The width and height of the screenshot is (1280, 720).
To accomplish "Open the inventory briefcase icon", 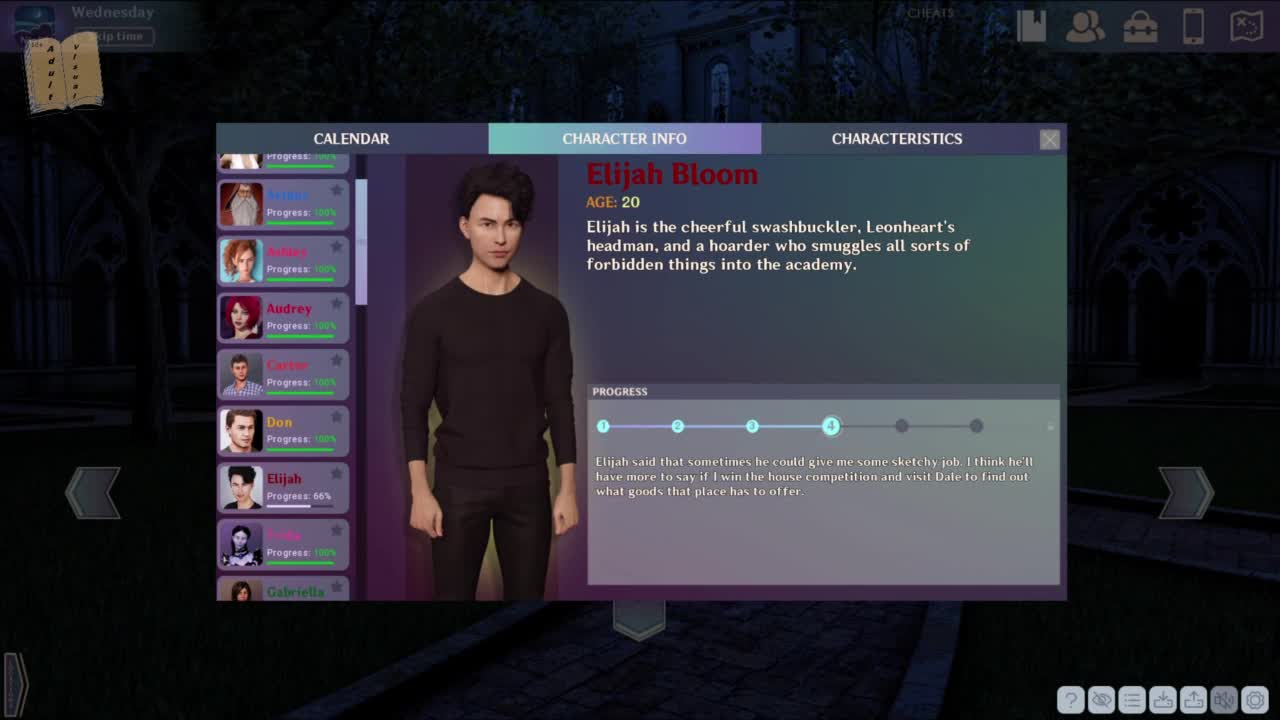I will point(1140,27).
